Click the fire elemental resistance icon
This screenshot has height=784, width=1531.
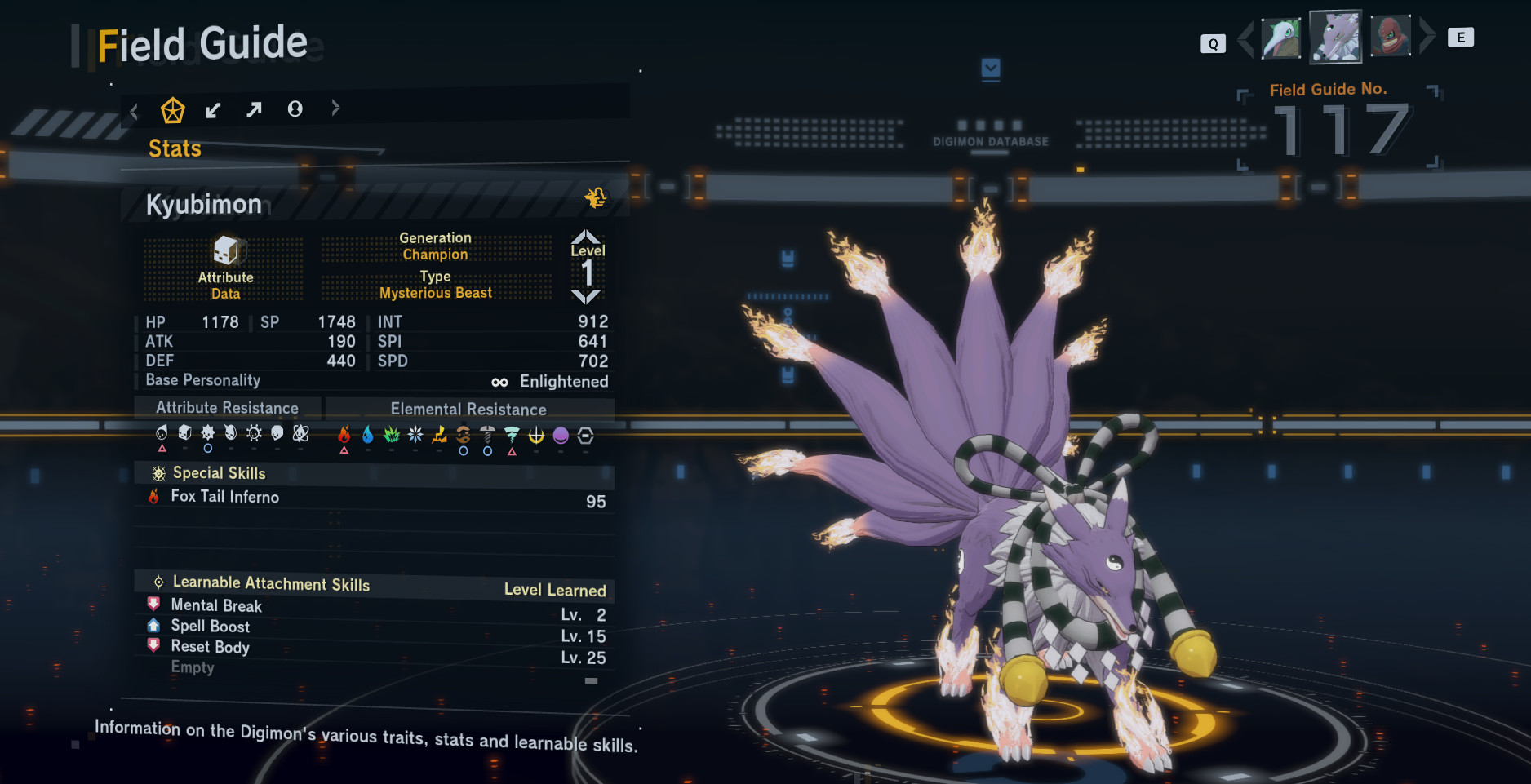click(x=344, y=435)
